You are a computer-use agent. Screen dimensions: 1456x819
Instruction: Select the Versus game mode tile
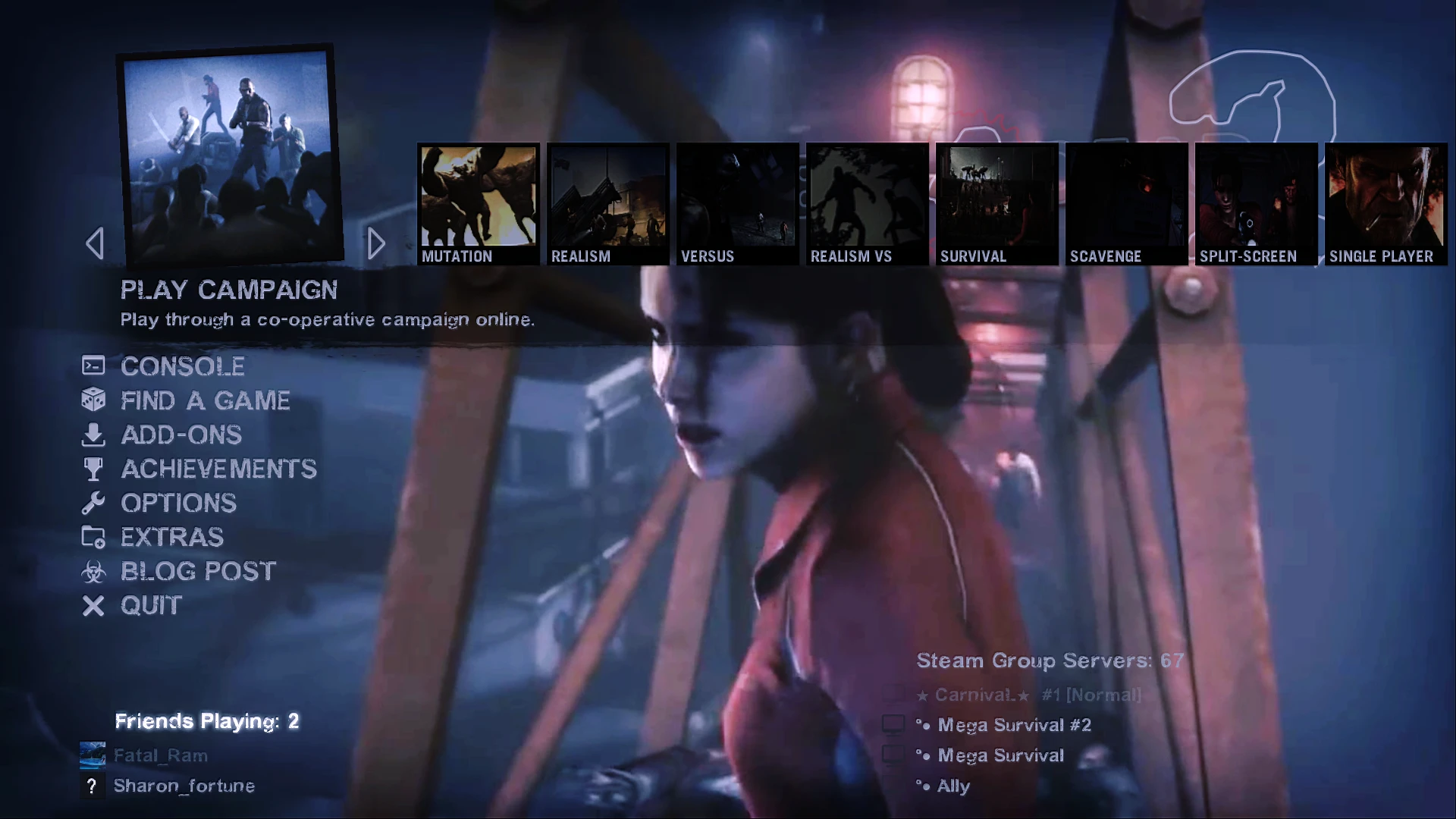[x=736, y=203]
